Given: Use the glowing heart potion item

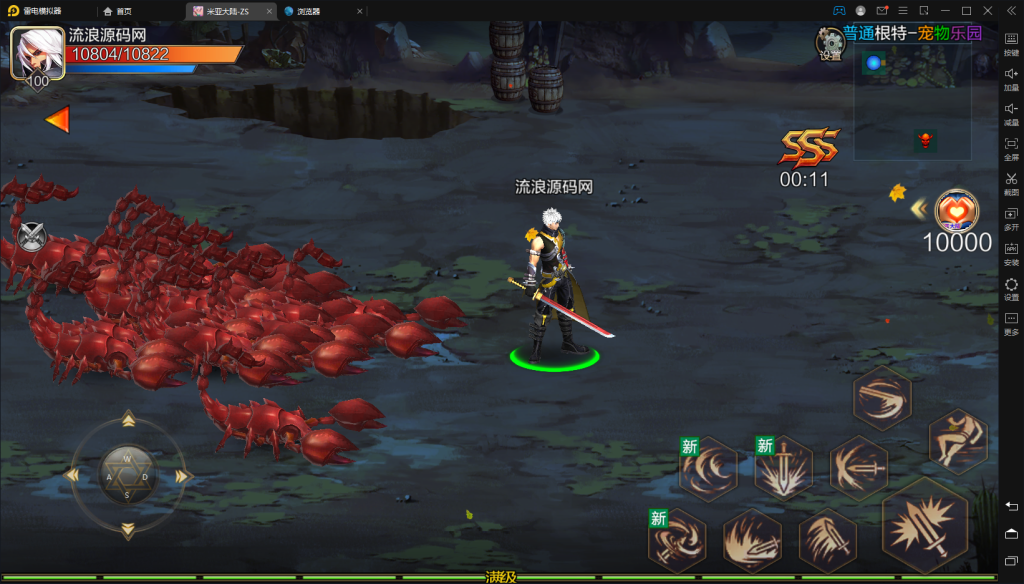Looking at the screenshot, I should click(957, 211).
